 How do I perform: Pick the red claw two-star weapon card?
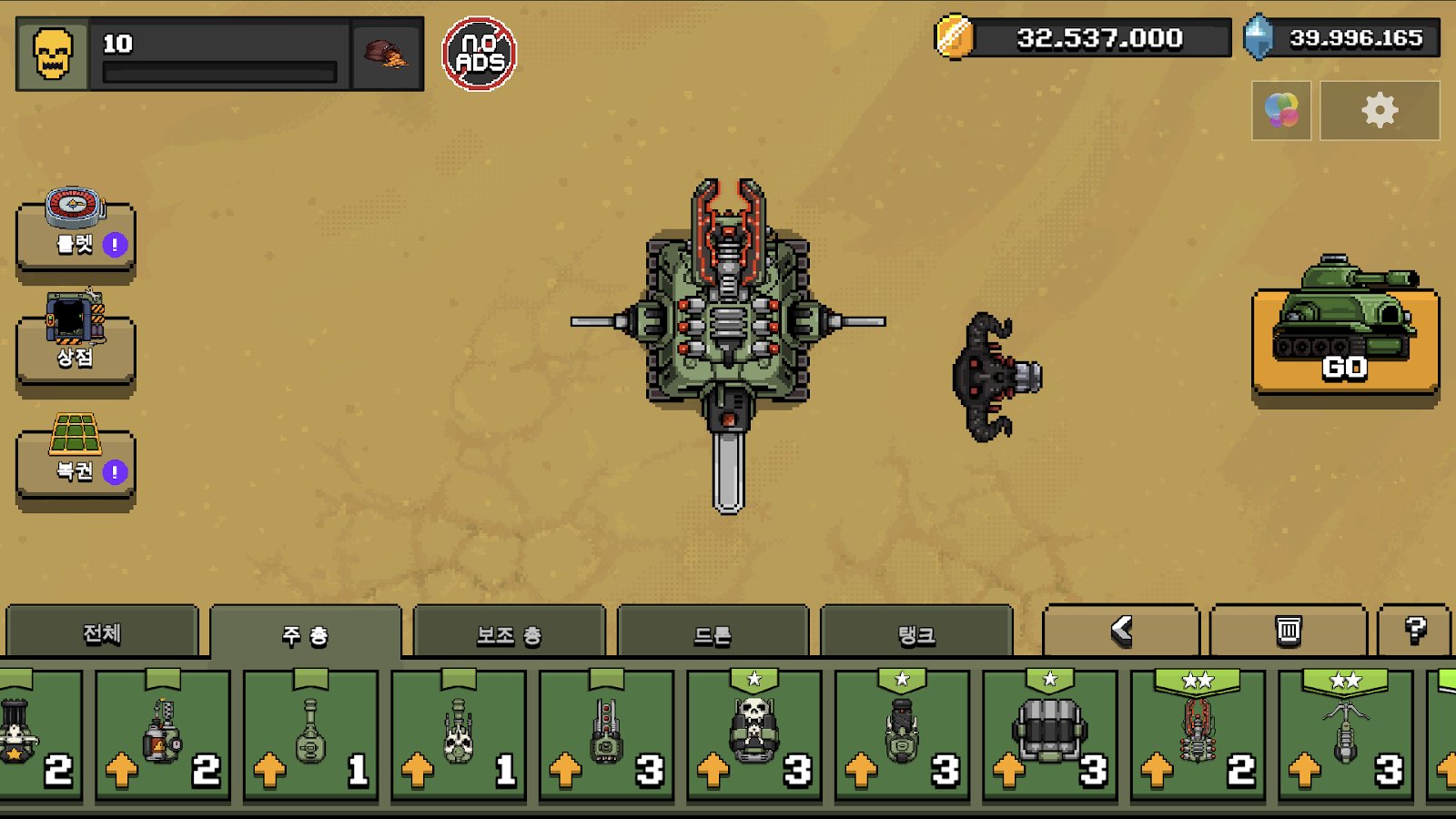point(1198,735)
